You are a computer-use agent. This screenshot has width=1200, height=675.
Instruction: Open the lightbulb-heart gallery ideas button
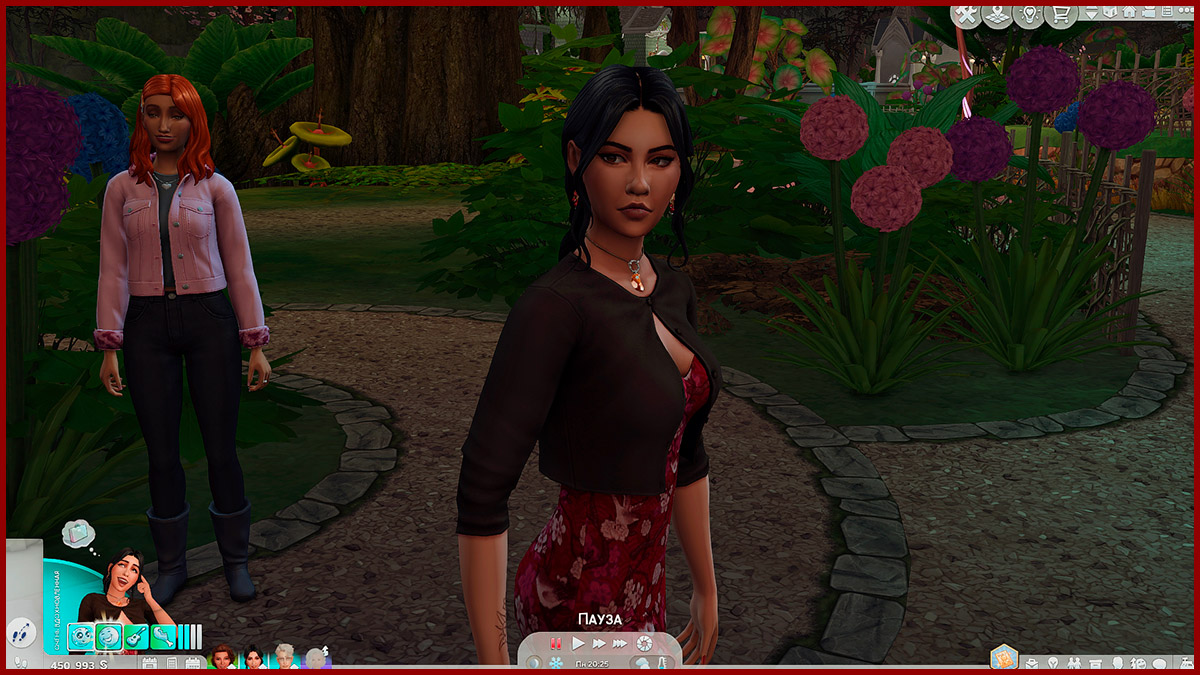click(x=1027, y=14)
